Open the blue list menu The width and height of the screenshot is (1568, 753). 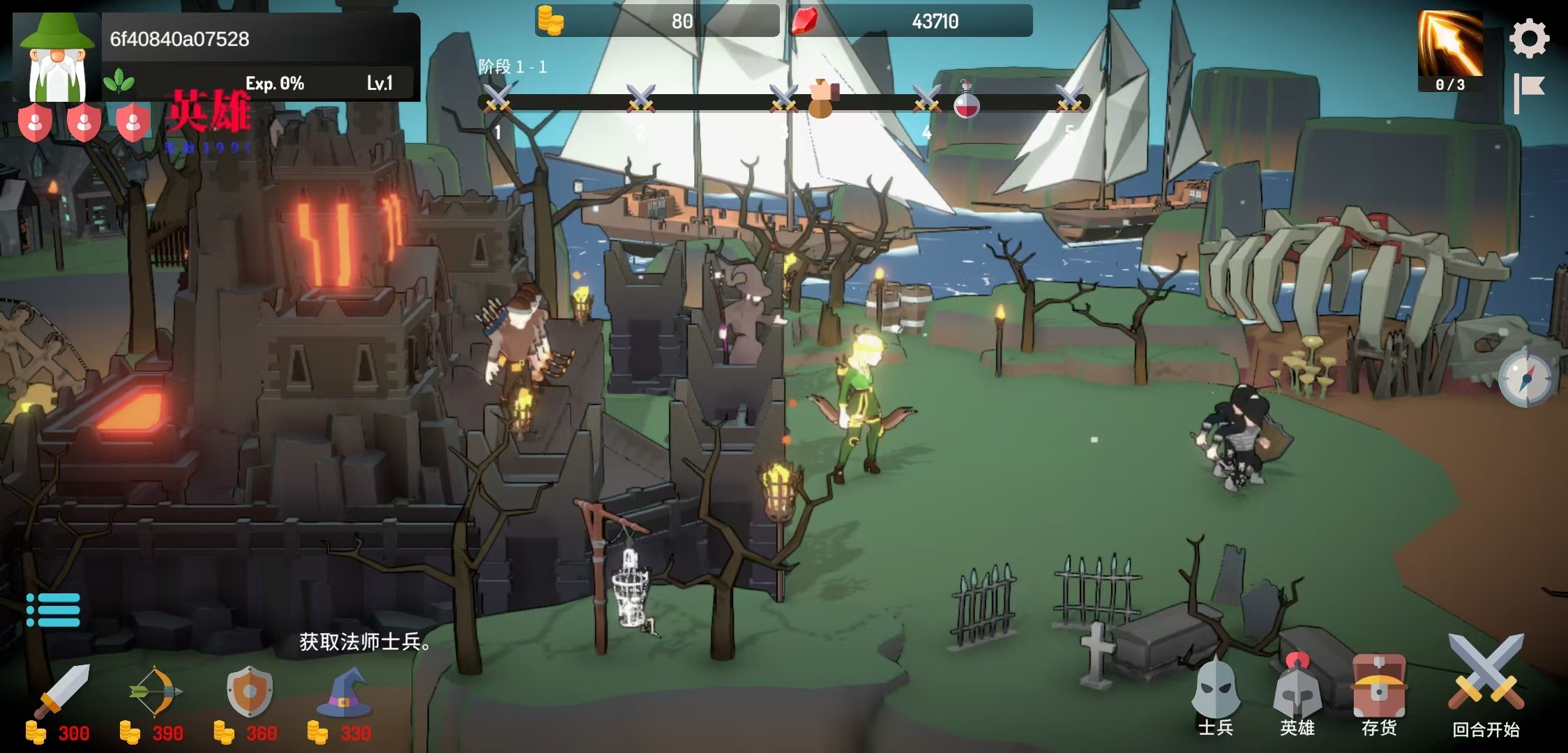point(53,610)
